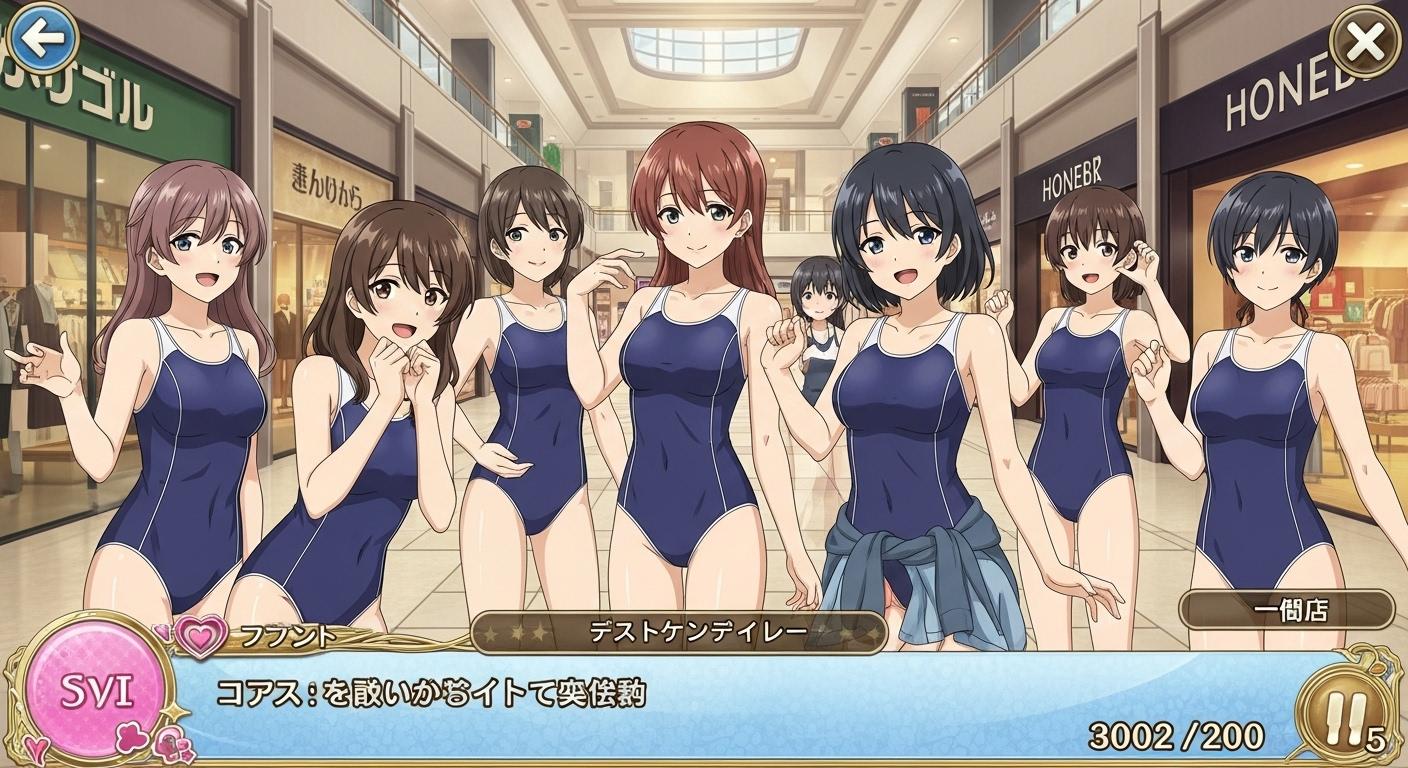1408x768 pixels.
Task: Advance the blue dialogue text box
Action: coord(700,705)
